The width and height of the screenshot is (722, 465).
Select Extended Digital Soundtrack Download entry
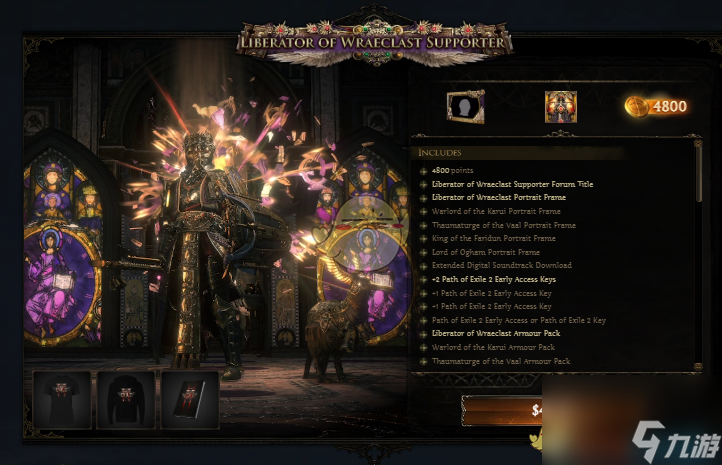point(501,265)
